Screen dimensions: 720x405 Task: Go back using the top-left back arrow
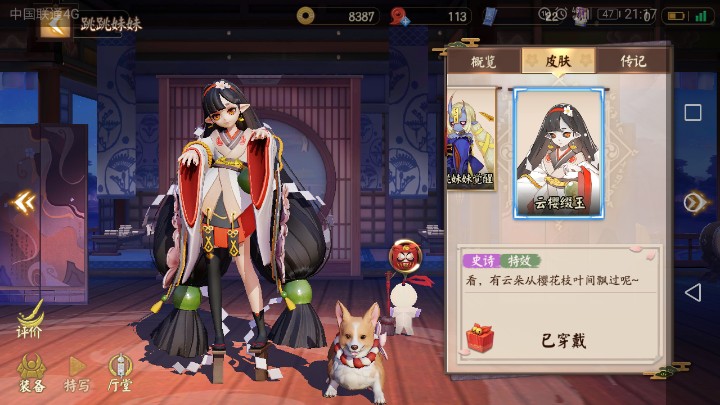point(54,24)
